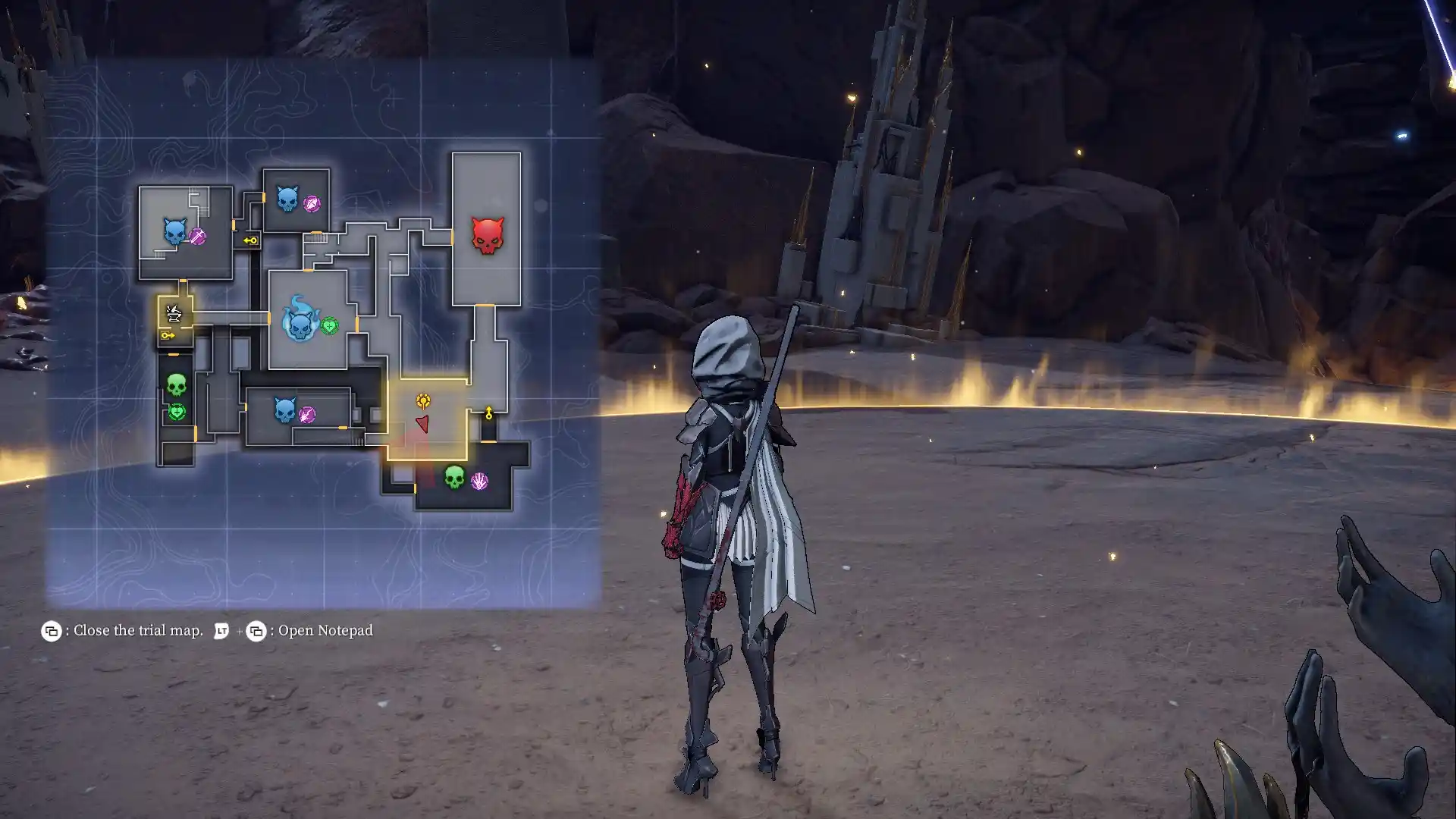Viewport: 1456px width, 819px height.
Task: Select the red boss skull icon on the map
Action: [486, 235]
